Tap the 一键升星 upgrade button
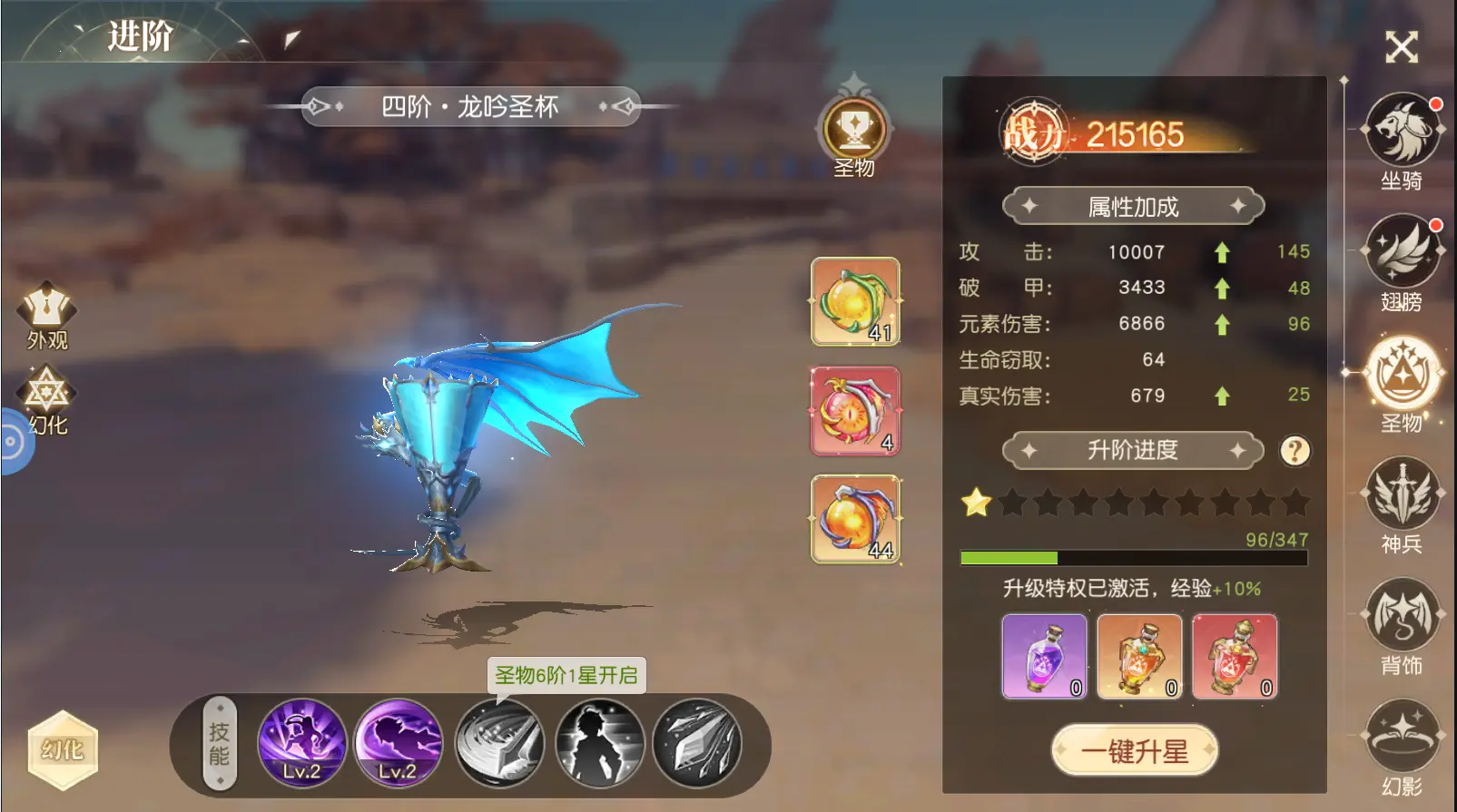This screenshot has width=1457, height=812. coord(1134,750)
